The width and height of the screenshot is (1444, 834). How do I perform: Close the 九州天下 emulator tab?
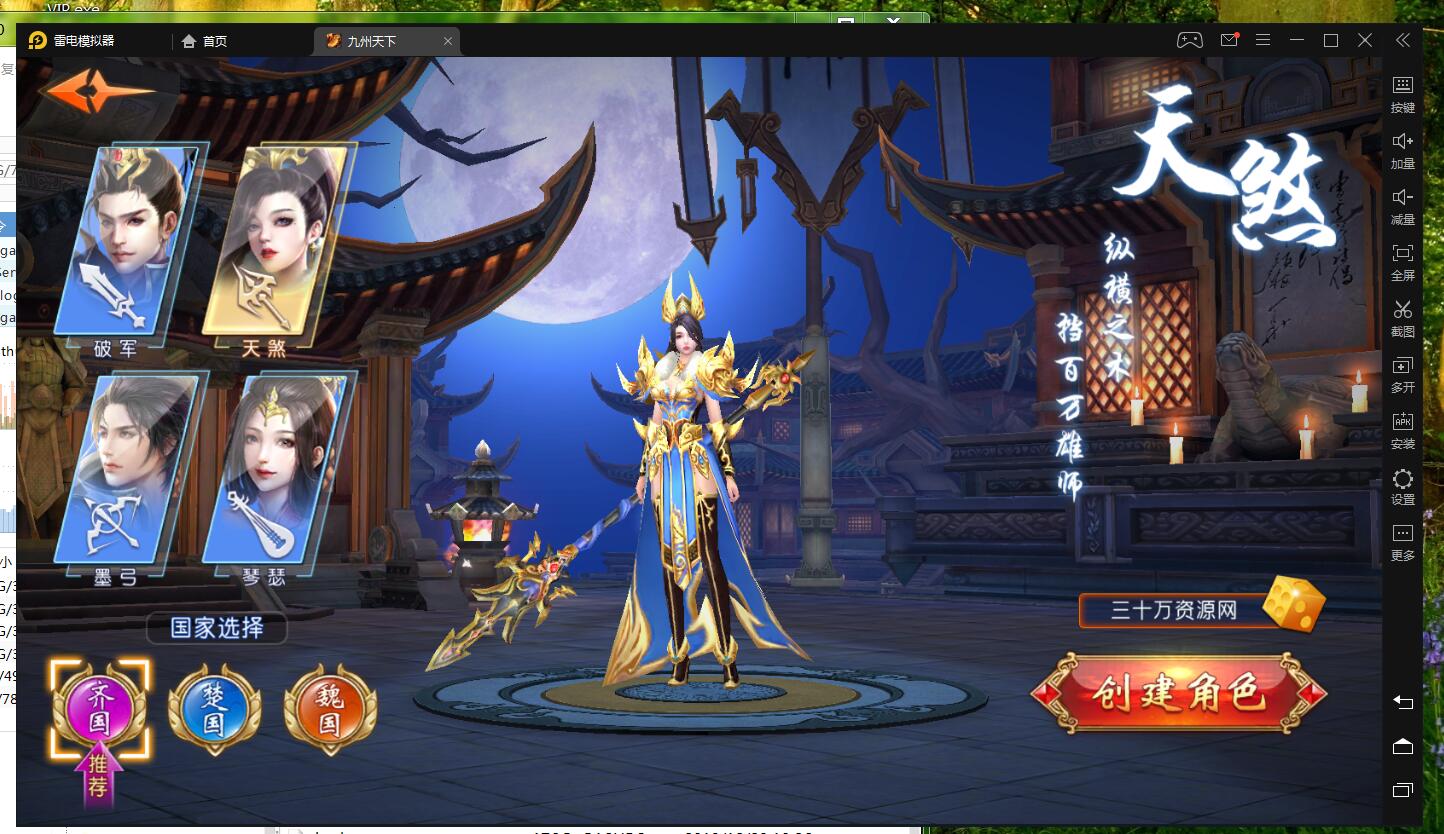tap(448, 41)
